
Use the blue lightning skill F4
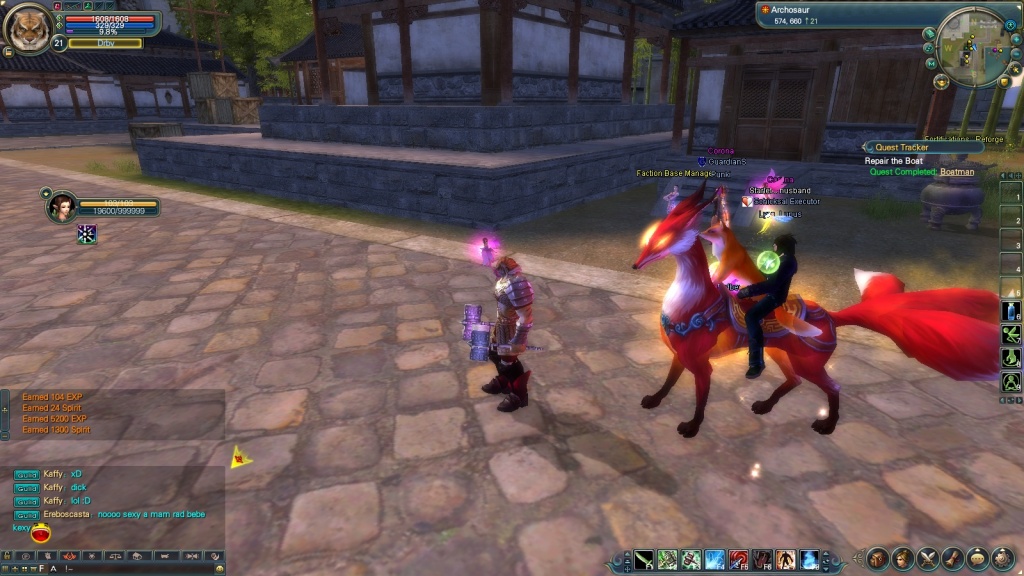coord(714,560)
